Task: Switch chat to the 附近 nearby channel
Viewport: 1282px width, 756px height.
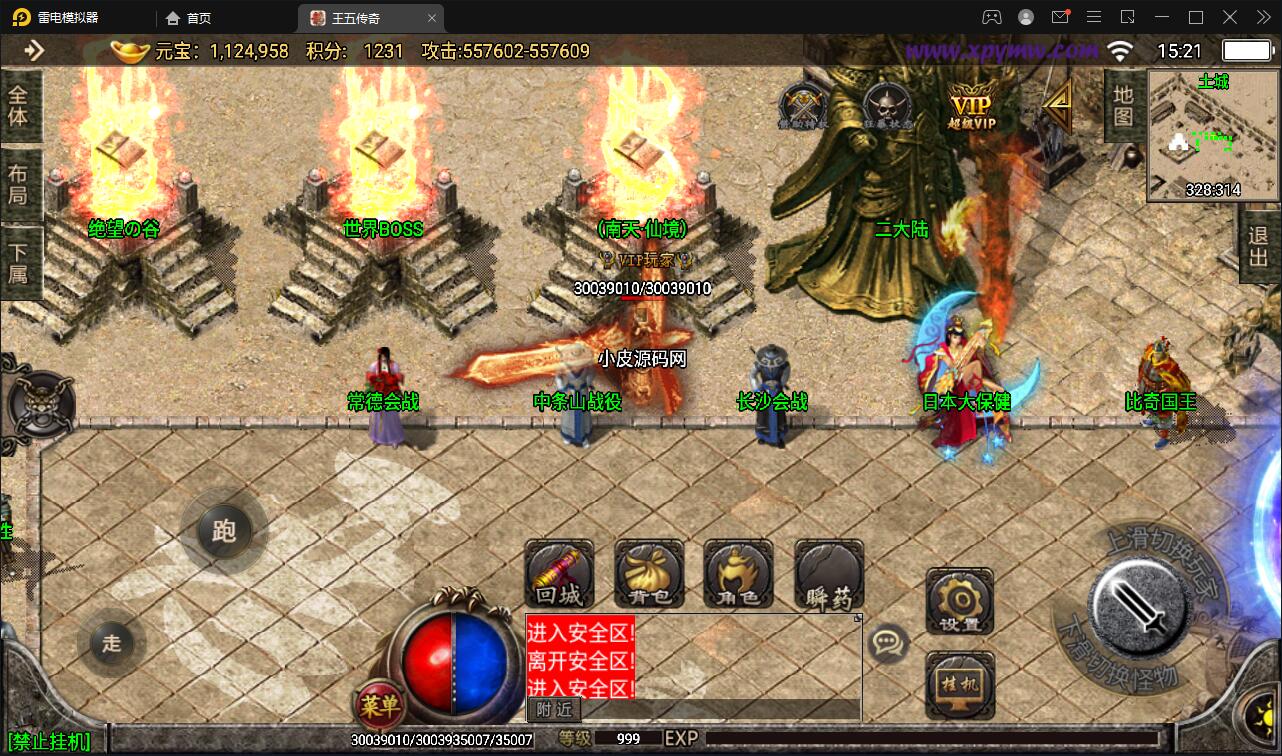Action: (554, 709)
